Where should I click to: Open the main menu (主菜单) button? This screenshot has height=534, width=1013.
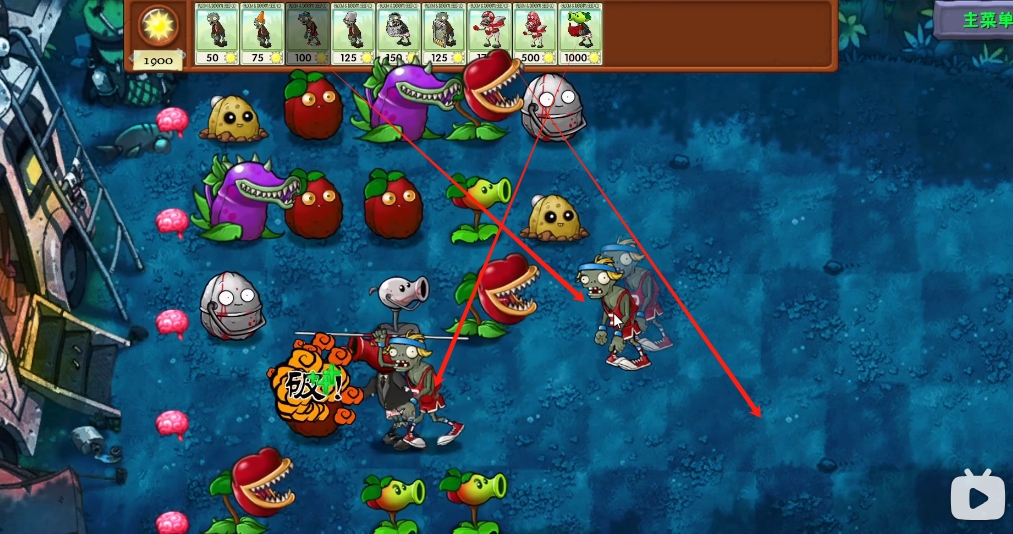[x=975, y=20]
